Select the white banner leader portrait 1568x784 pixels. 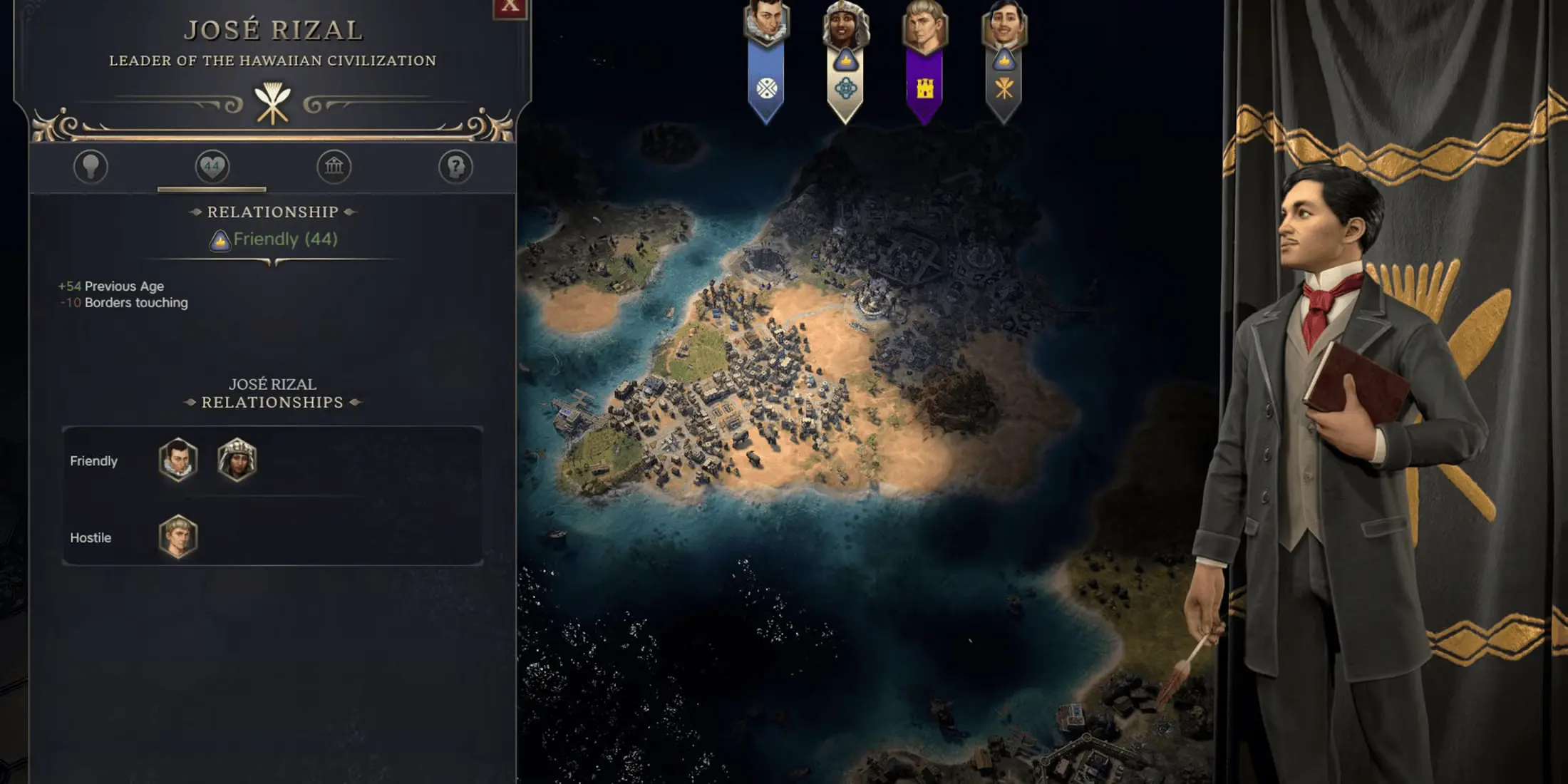click(x=846, y=26)
